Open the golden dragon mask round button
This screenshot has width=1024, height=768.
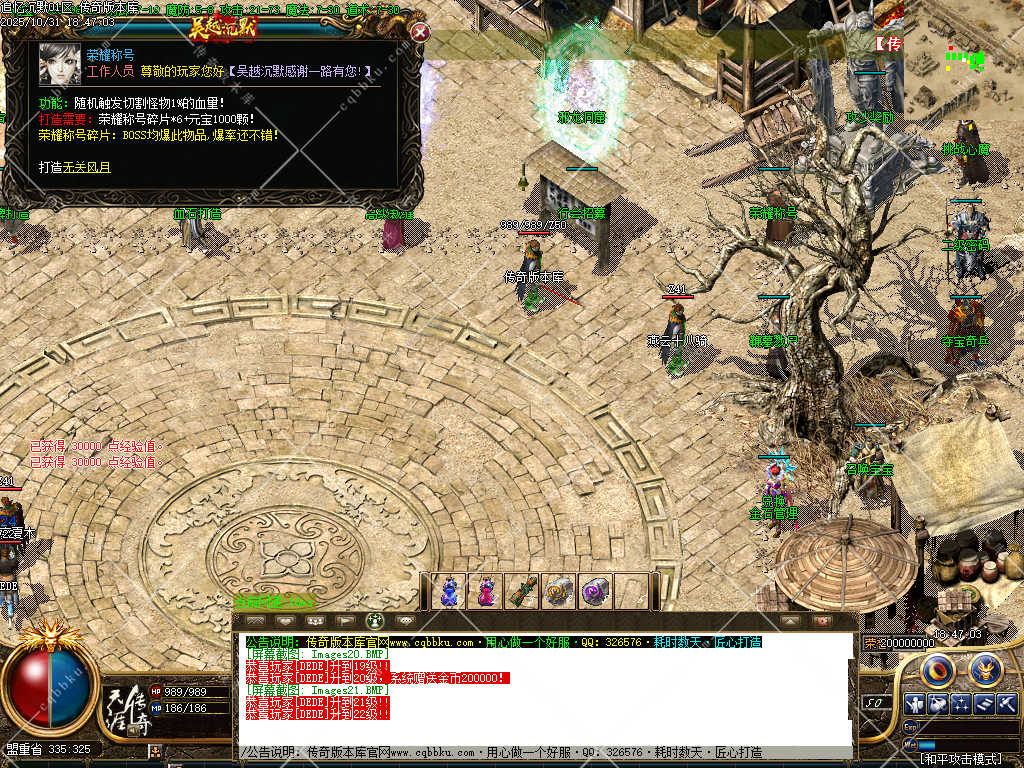point(985,668)
